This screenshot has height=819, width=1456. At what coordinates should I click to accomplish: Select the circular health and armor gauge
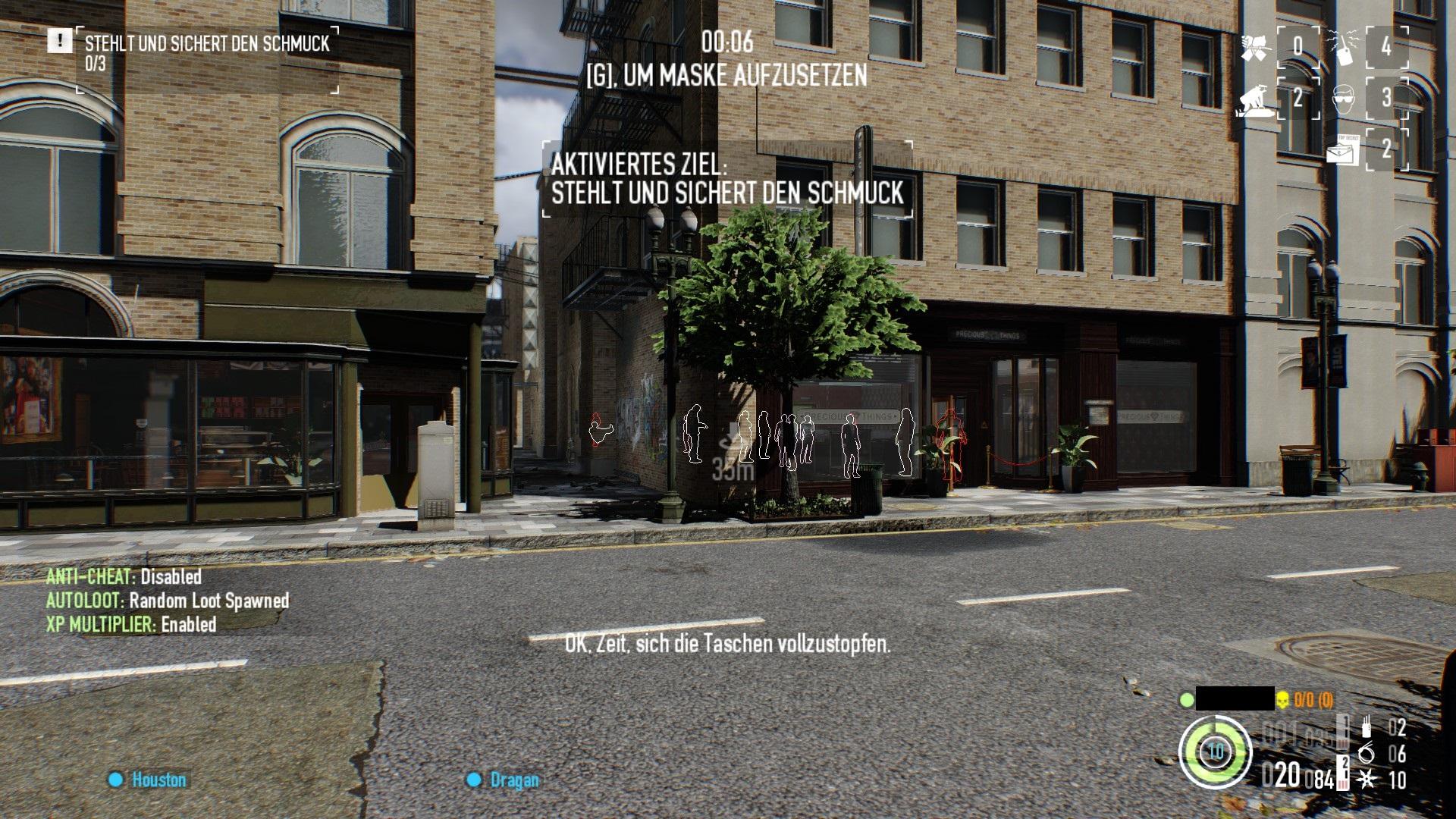(1215, 751)
